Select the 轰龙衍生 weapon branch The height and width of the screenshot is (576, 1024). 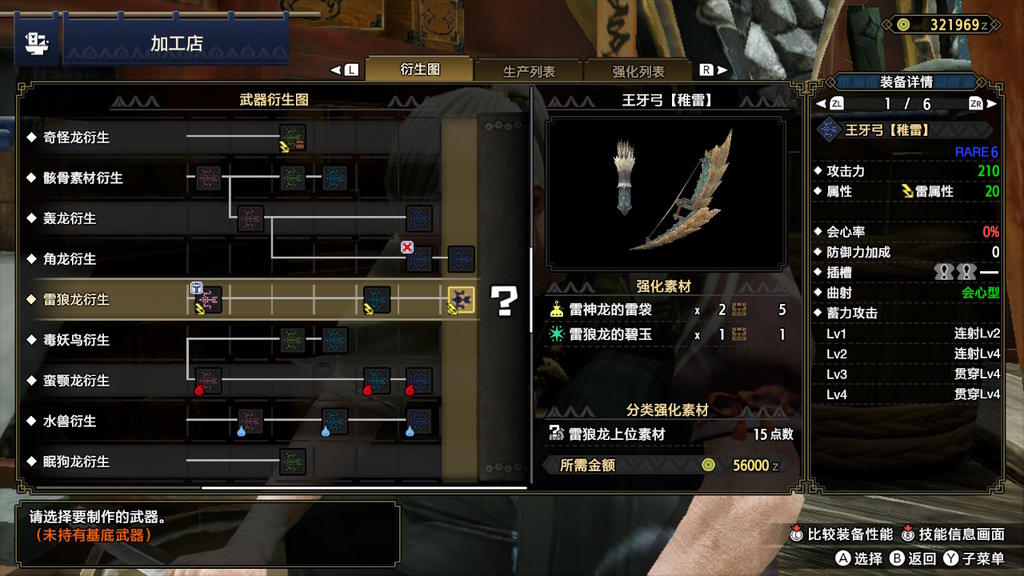tap(69, 218)
